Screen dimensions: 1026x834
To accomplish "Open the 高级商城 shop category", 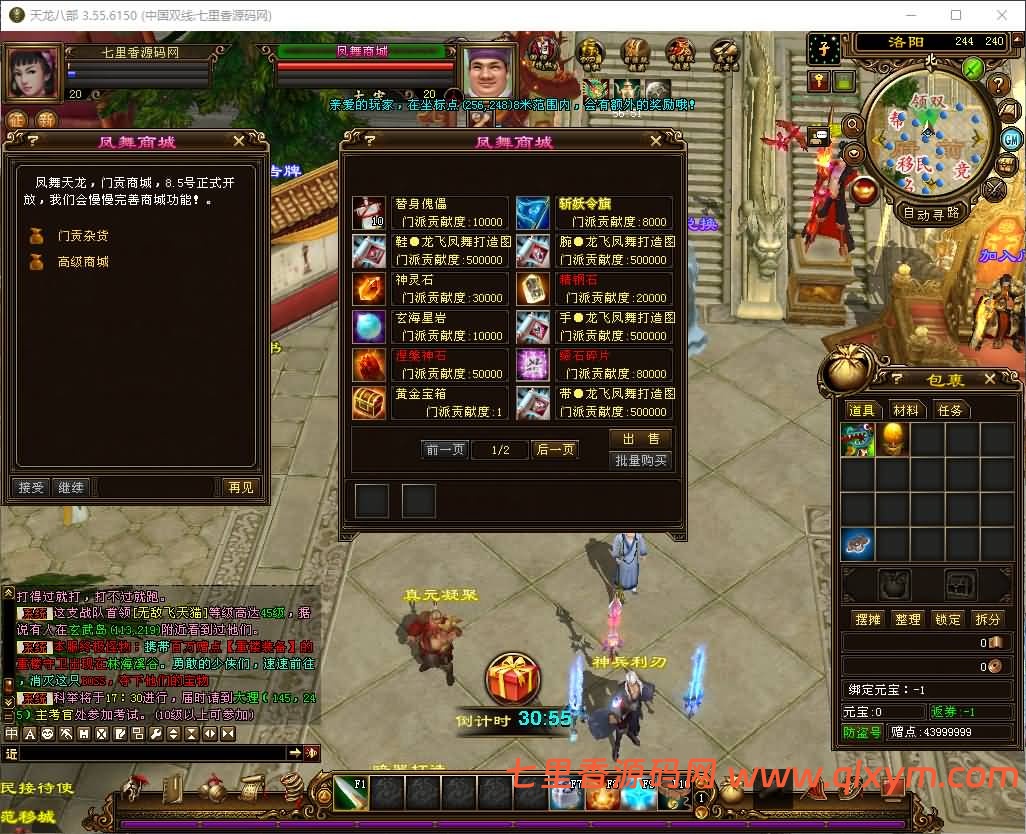I will (x=82, y=262).
